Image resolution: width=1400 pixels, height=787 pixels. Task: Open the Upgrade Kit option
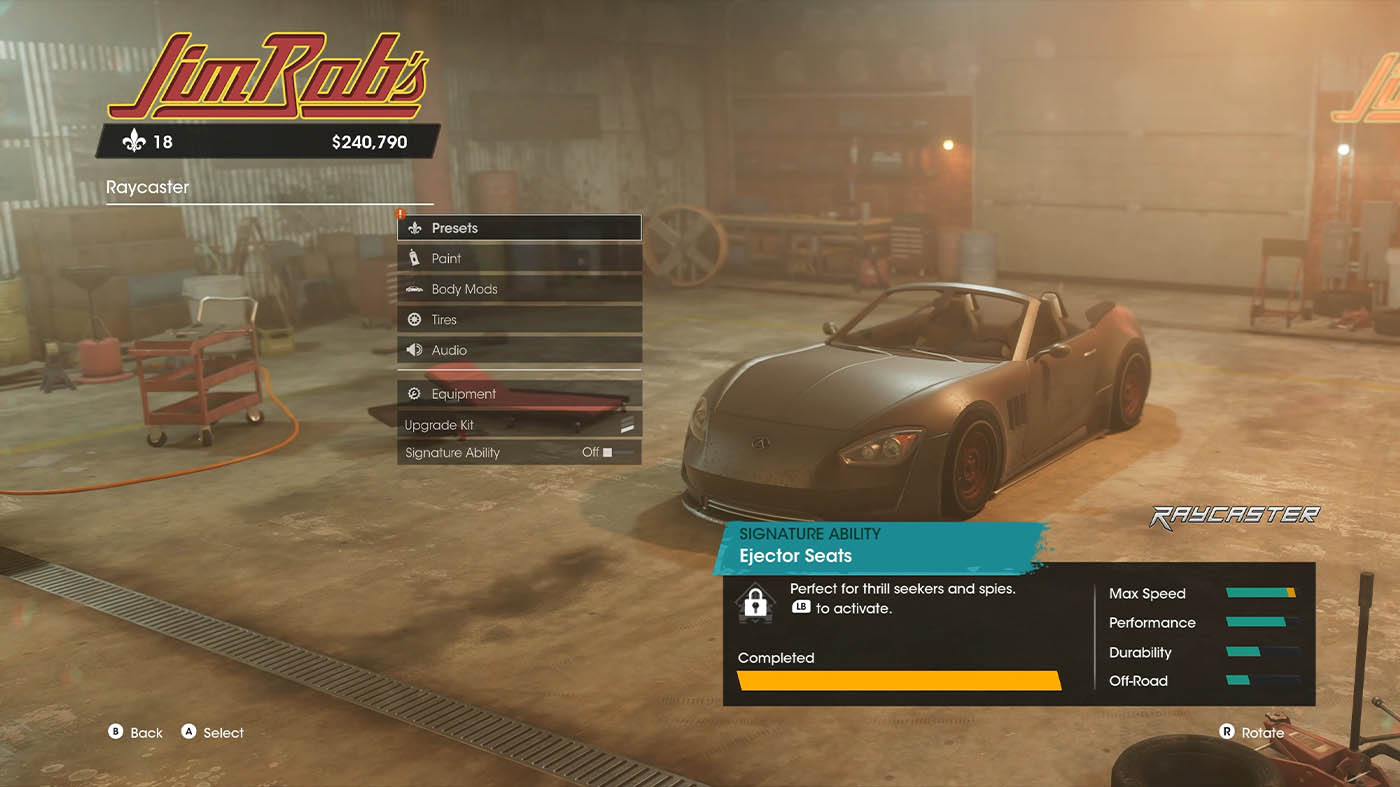point(519,425)
